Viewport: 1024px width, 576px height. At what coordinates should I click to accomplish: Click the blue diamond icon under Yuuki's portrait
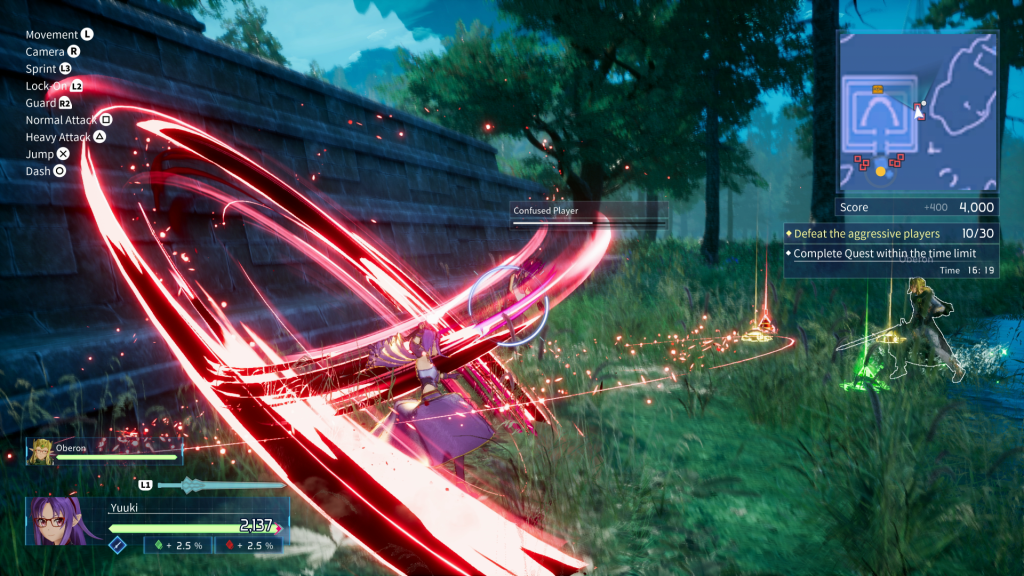[x=117, y=544]
